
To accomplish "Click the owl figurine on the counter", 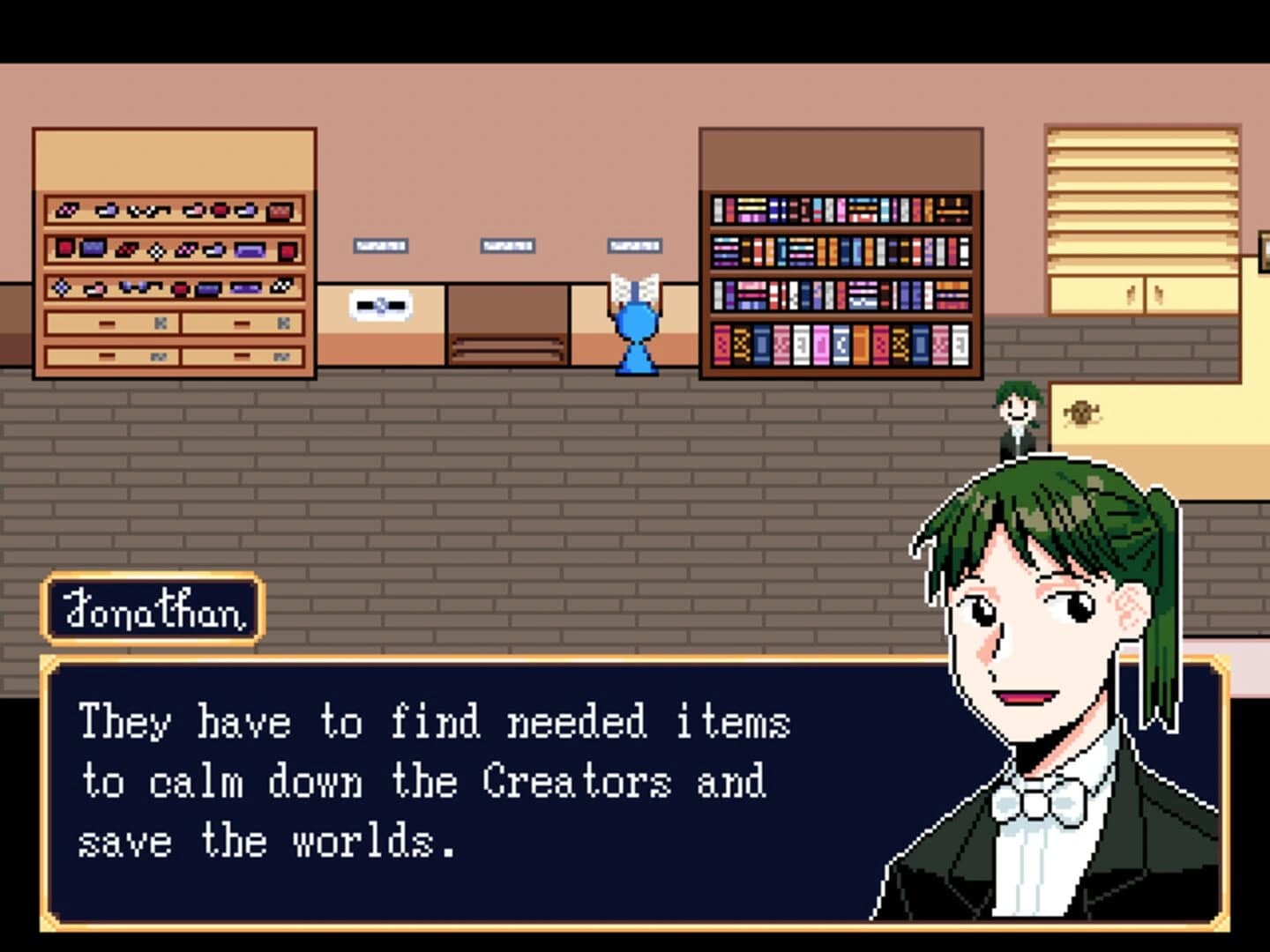I will (x=1081, y=413).
